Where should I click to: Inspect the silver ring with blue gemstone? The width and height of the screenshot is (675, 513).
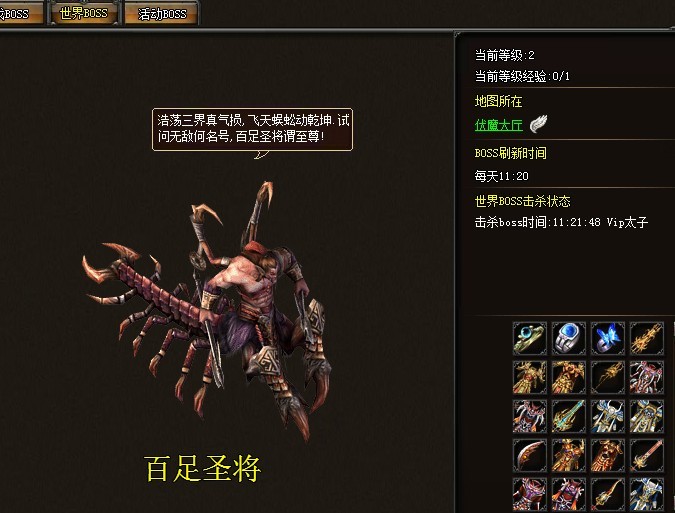pyautogui.click(x=569, y=338)
